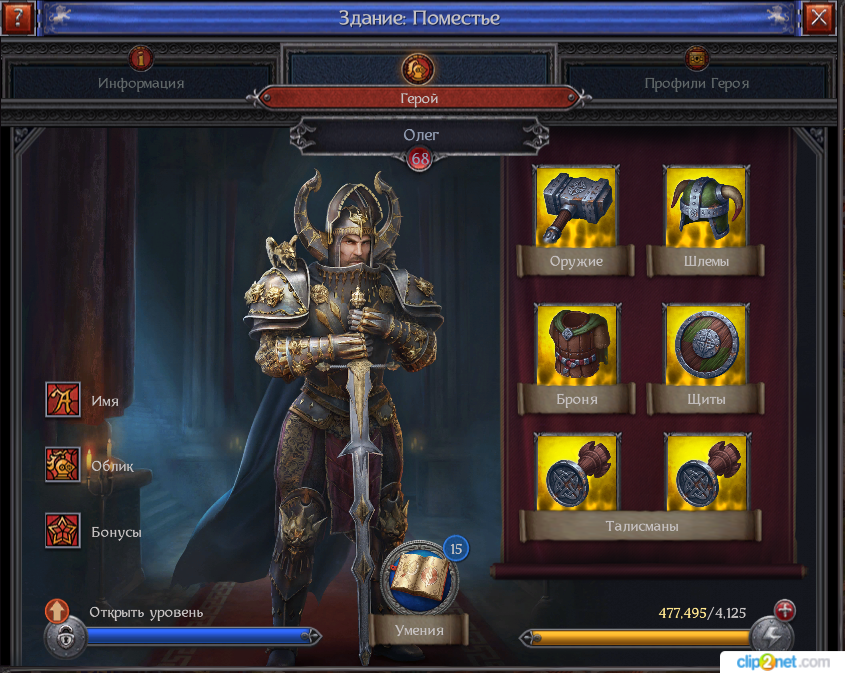This screenshot has height=673, width=845.
Task: Add energy with the red plus button
Action: coord(785,610)
